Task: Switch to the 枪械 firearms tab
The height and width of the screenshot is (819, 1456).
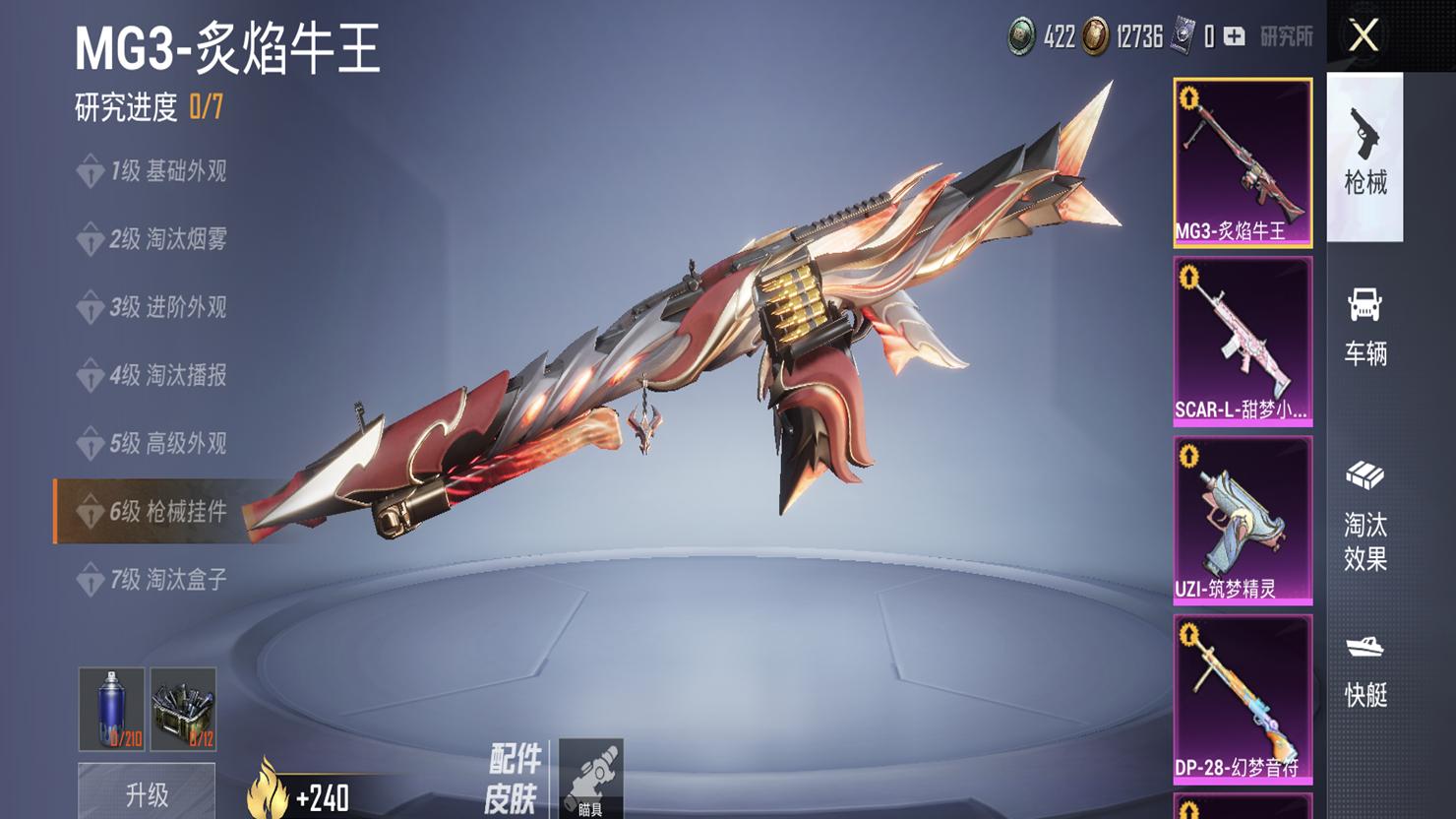Action: pos(1365,156)
